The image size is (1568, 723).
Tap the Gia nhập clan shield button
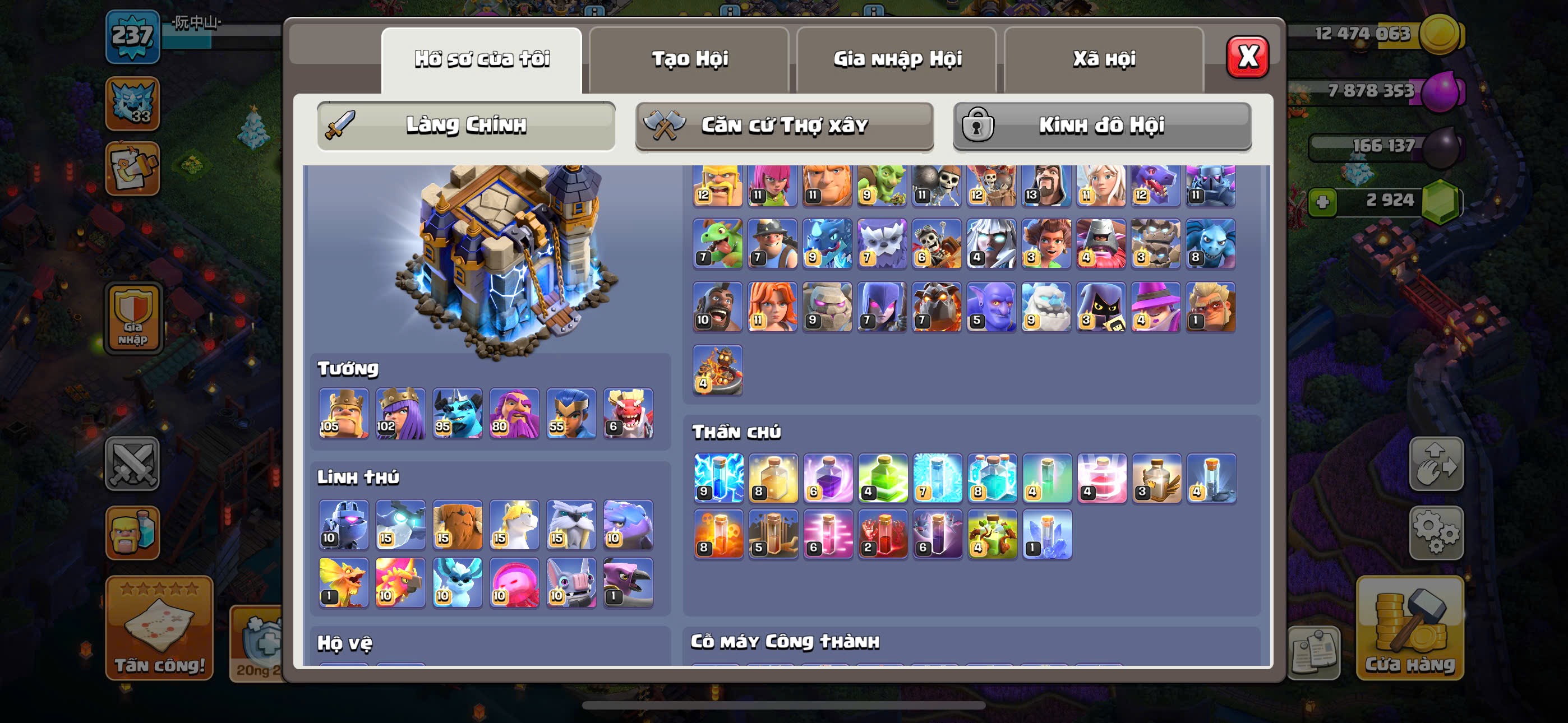(x=133, y=318)
